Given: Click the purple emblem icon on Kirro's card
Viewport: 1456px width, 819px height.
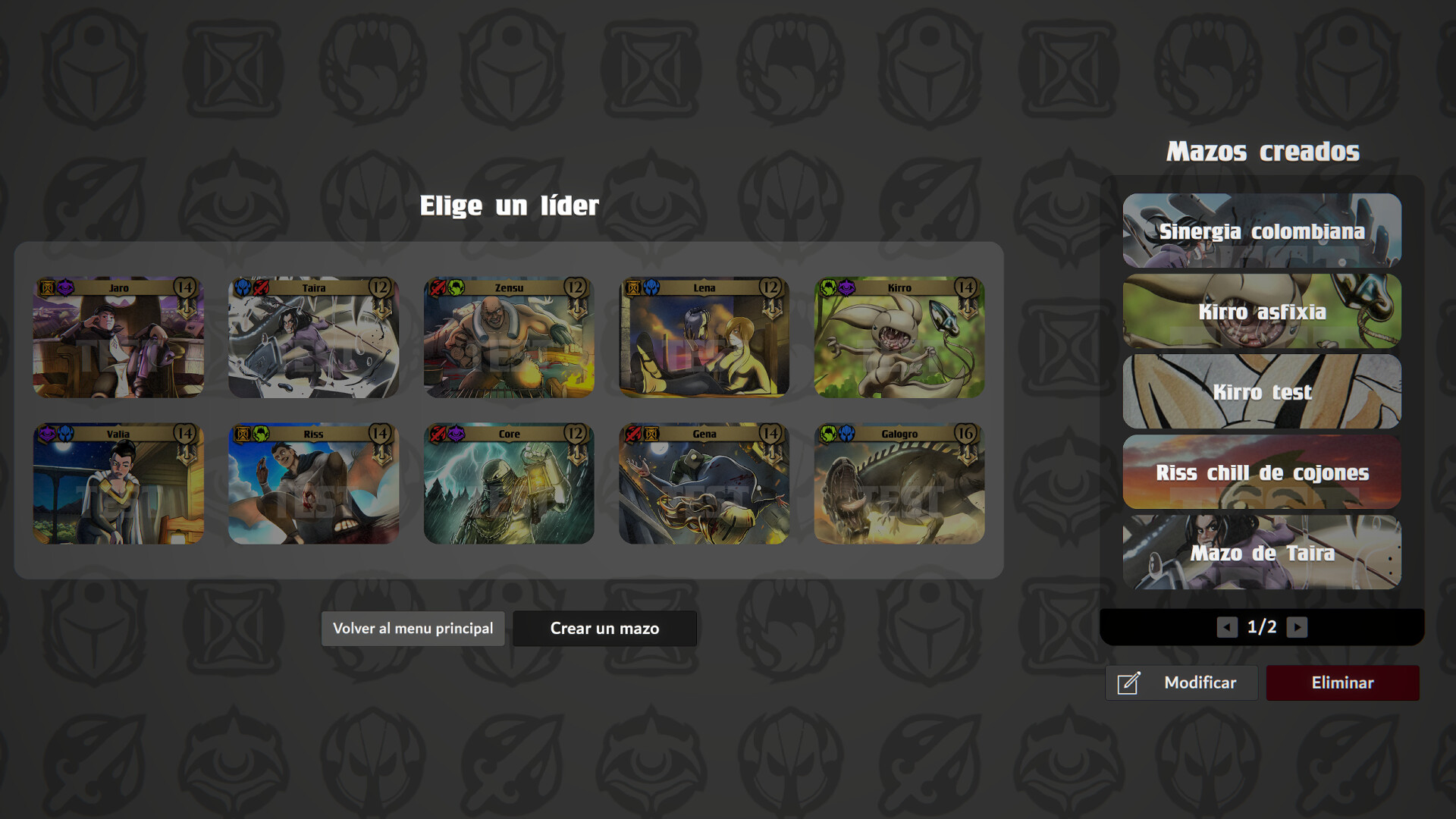Looking at the screenshot, I should tap(847, 287).
